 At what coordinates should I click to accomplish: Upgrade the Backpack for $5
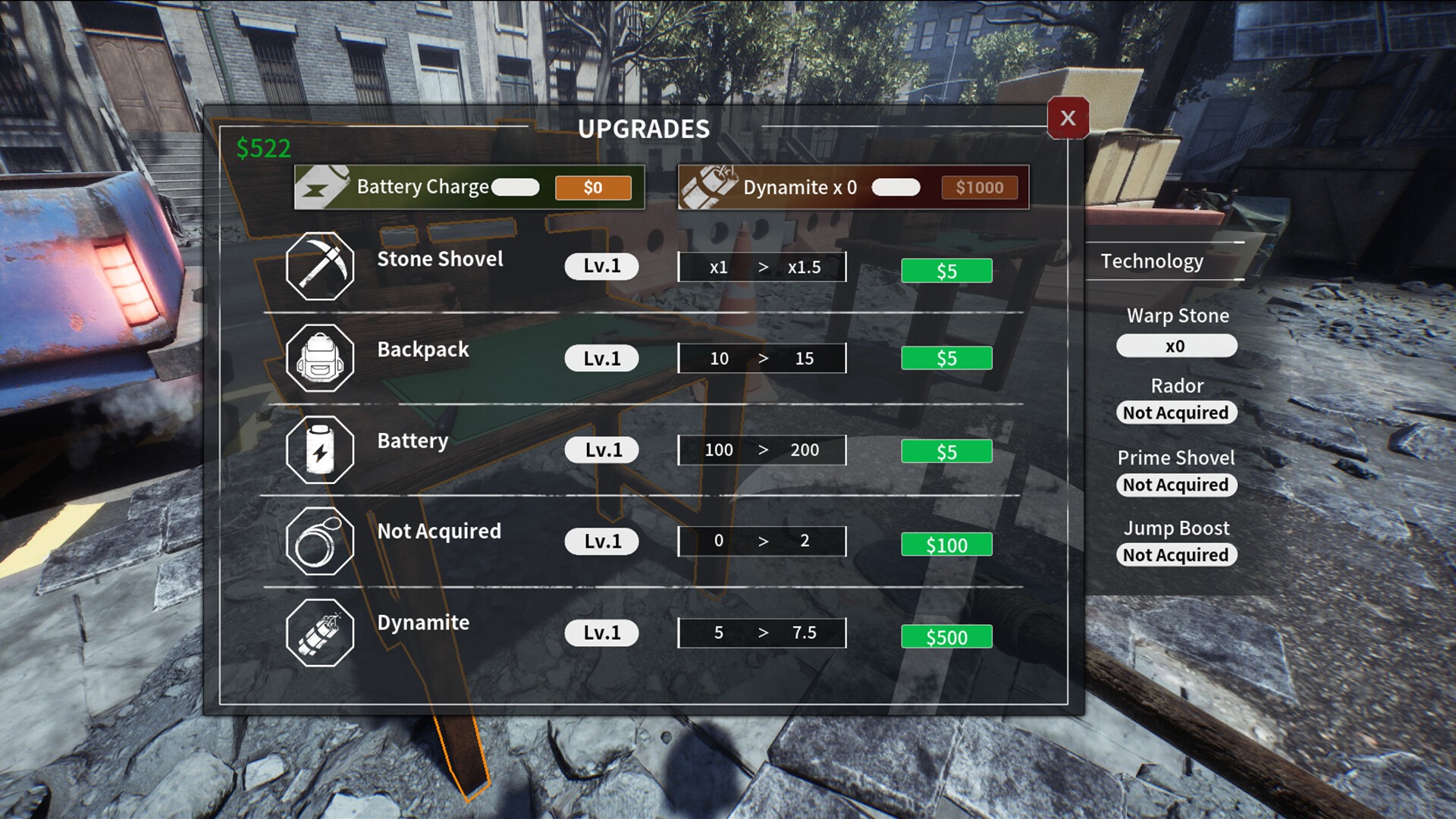pyautogui.click(x=946, y=358)
